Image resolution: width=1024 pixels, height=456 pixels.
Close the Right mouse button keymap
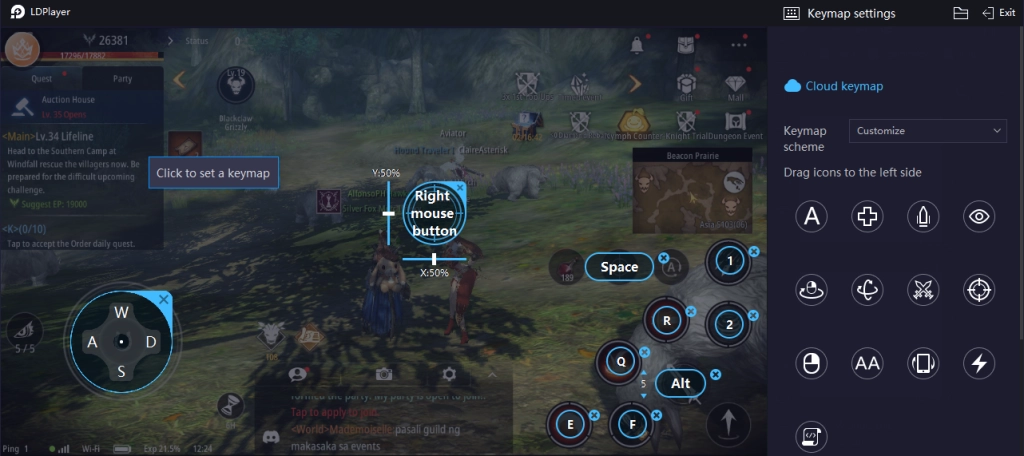point(460,188)
